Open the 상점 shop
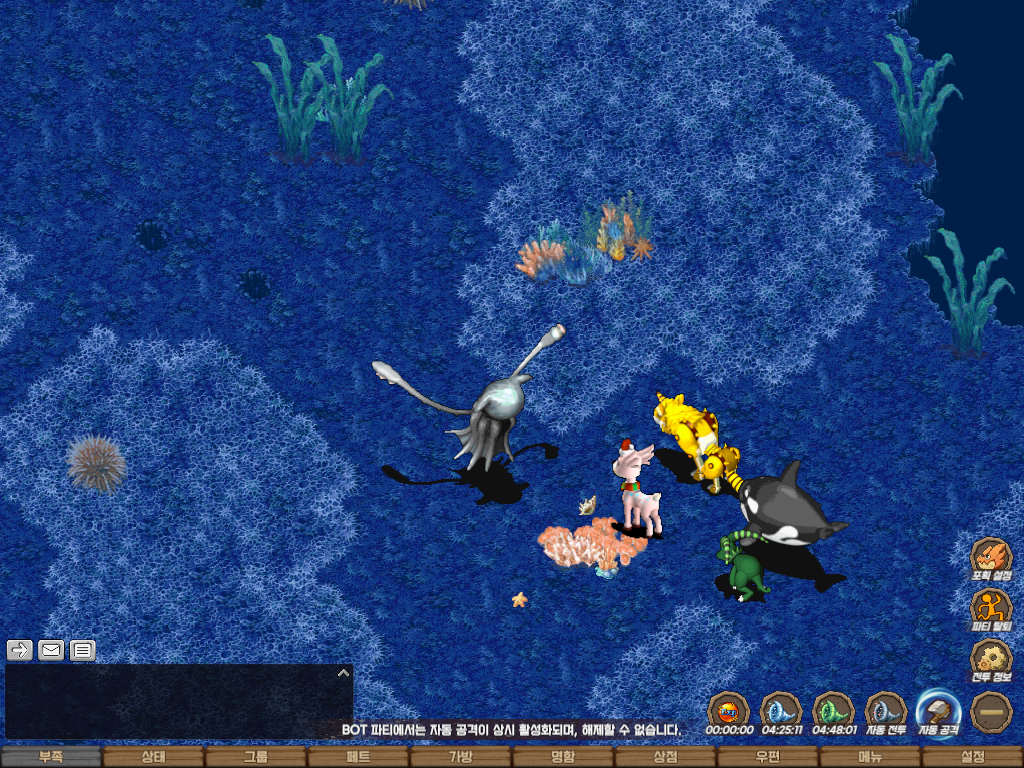 click(x=665, y=757)
